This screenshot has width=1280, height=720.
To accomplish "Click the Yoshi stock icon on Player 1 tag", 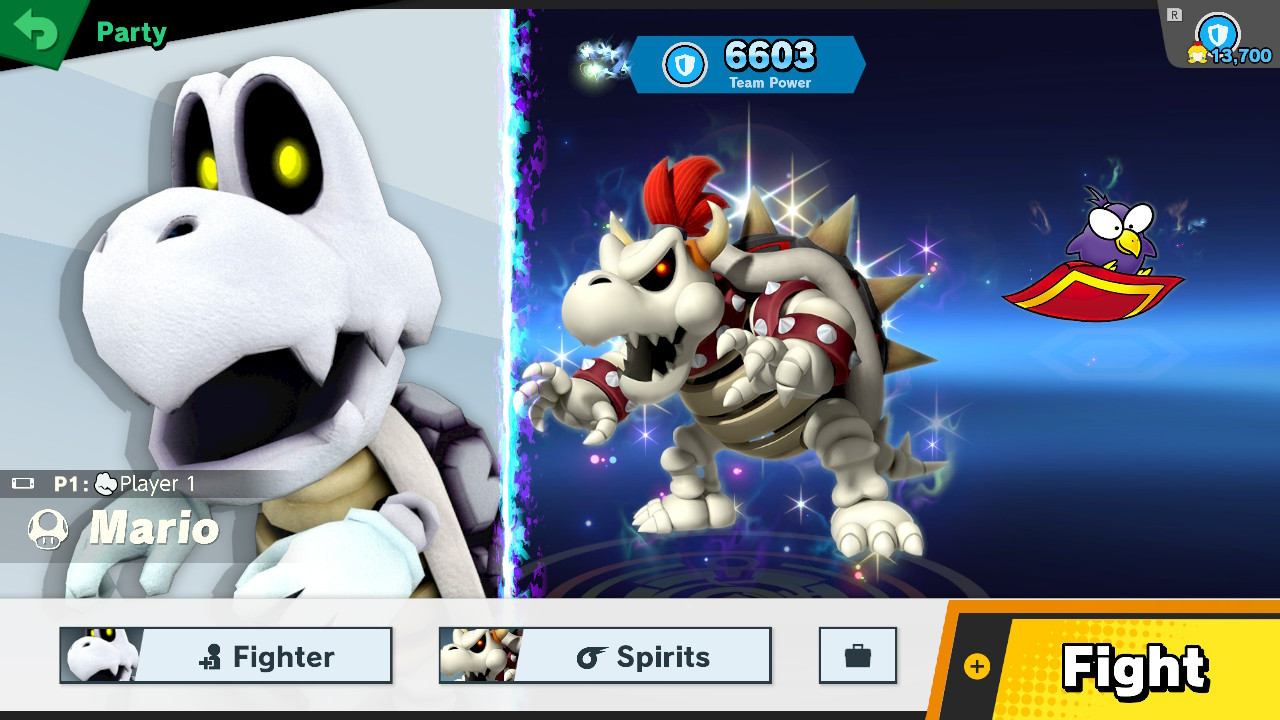I will 105,483.
